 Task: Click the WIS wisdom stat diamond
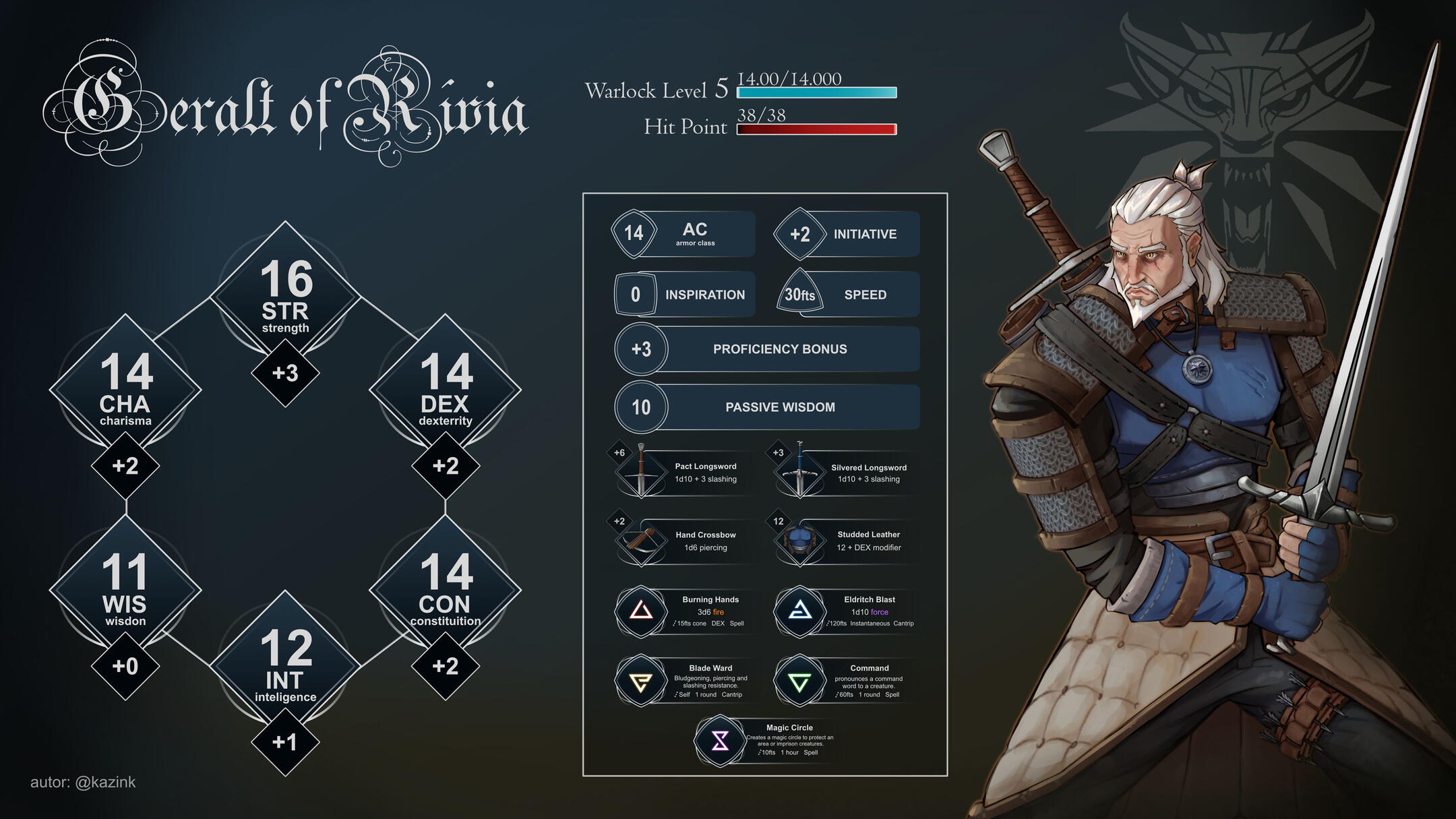[x=125, y=590]
